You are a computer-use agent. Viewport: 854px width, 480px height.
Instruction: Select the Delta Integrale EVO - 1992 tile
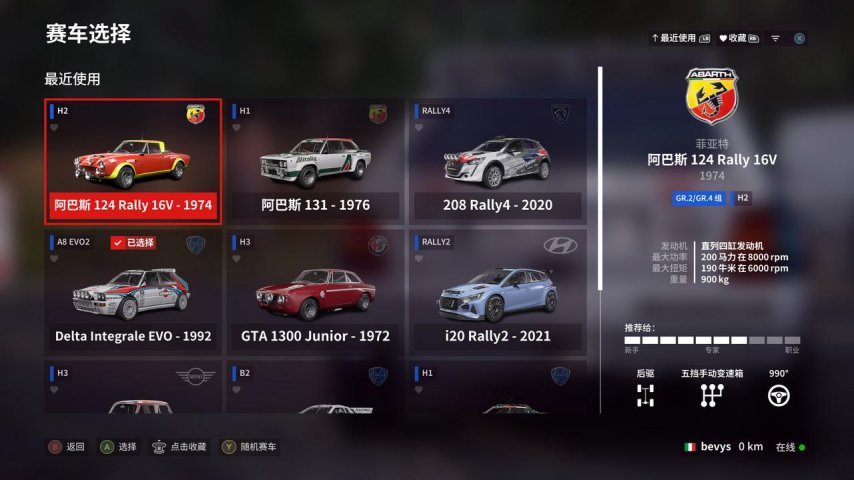click(x=133, y=292)
